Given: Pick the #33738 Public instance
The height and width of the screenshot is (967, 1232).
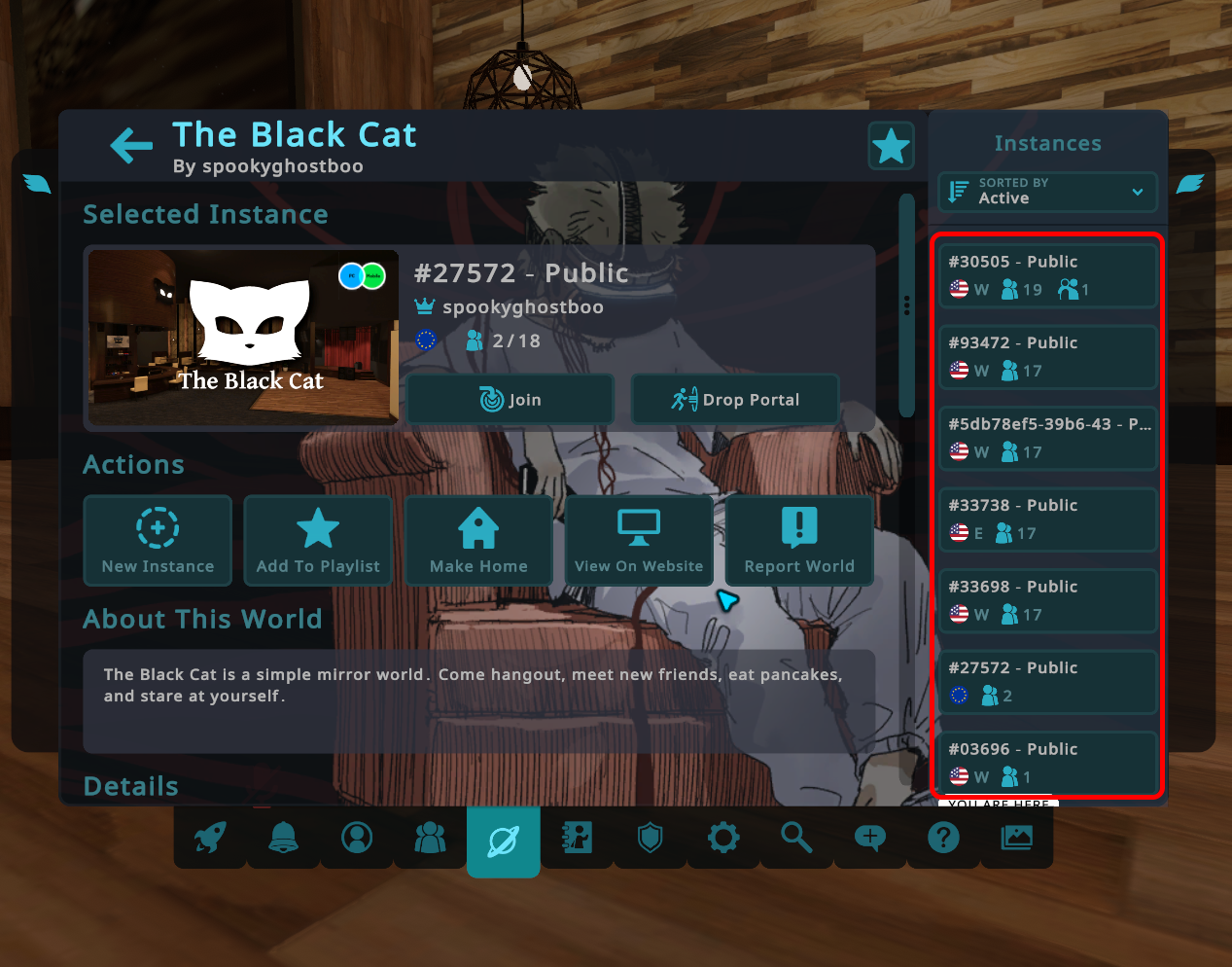Looking at the screenshot, I should (1048, 519).
